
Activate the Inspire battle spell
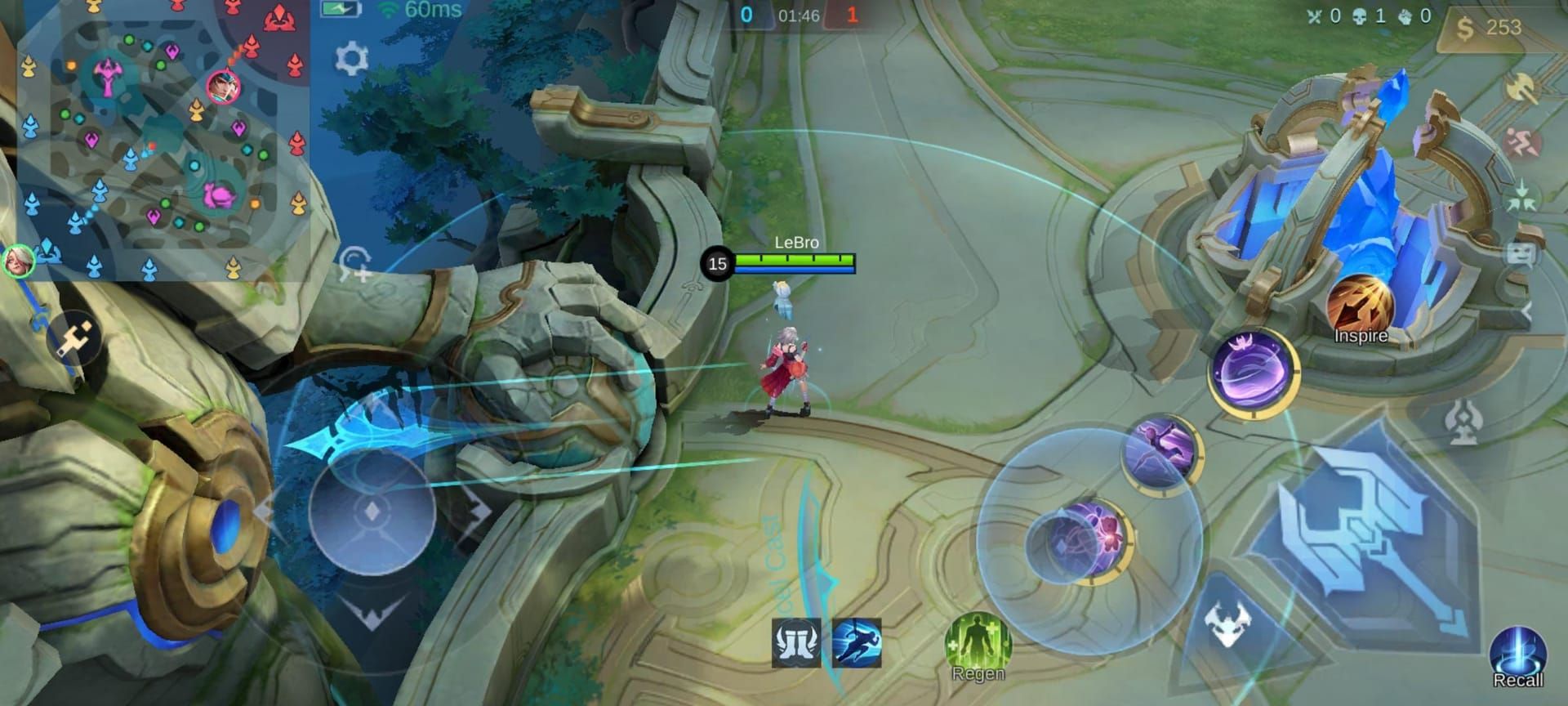pyautogui.click(x=1360, y=308)
